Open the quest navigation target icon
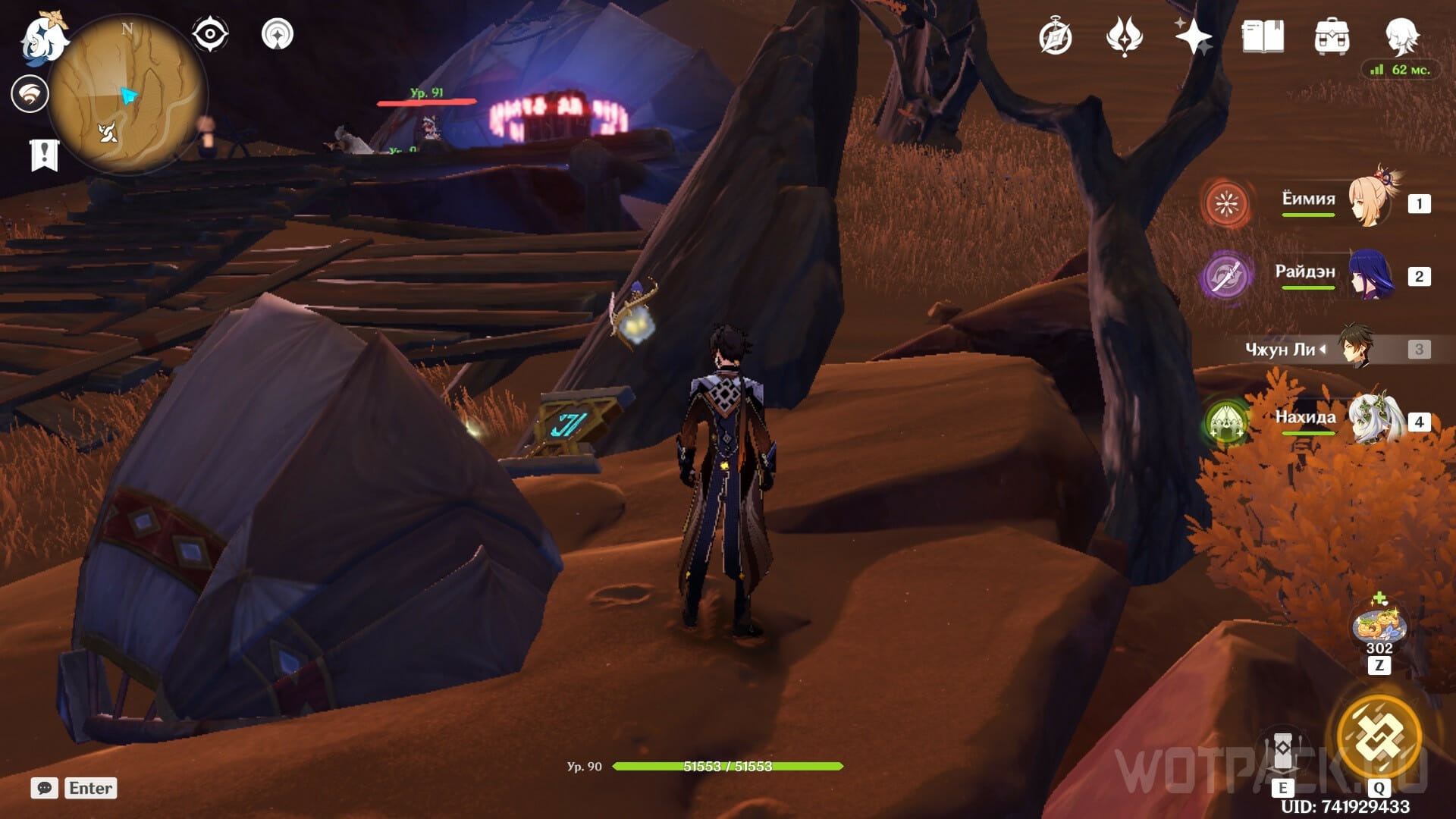1456x819 pixels. click(x=277, y=34)
